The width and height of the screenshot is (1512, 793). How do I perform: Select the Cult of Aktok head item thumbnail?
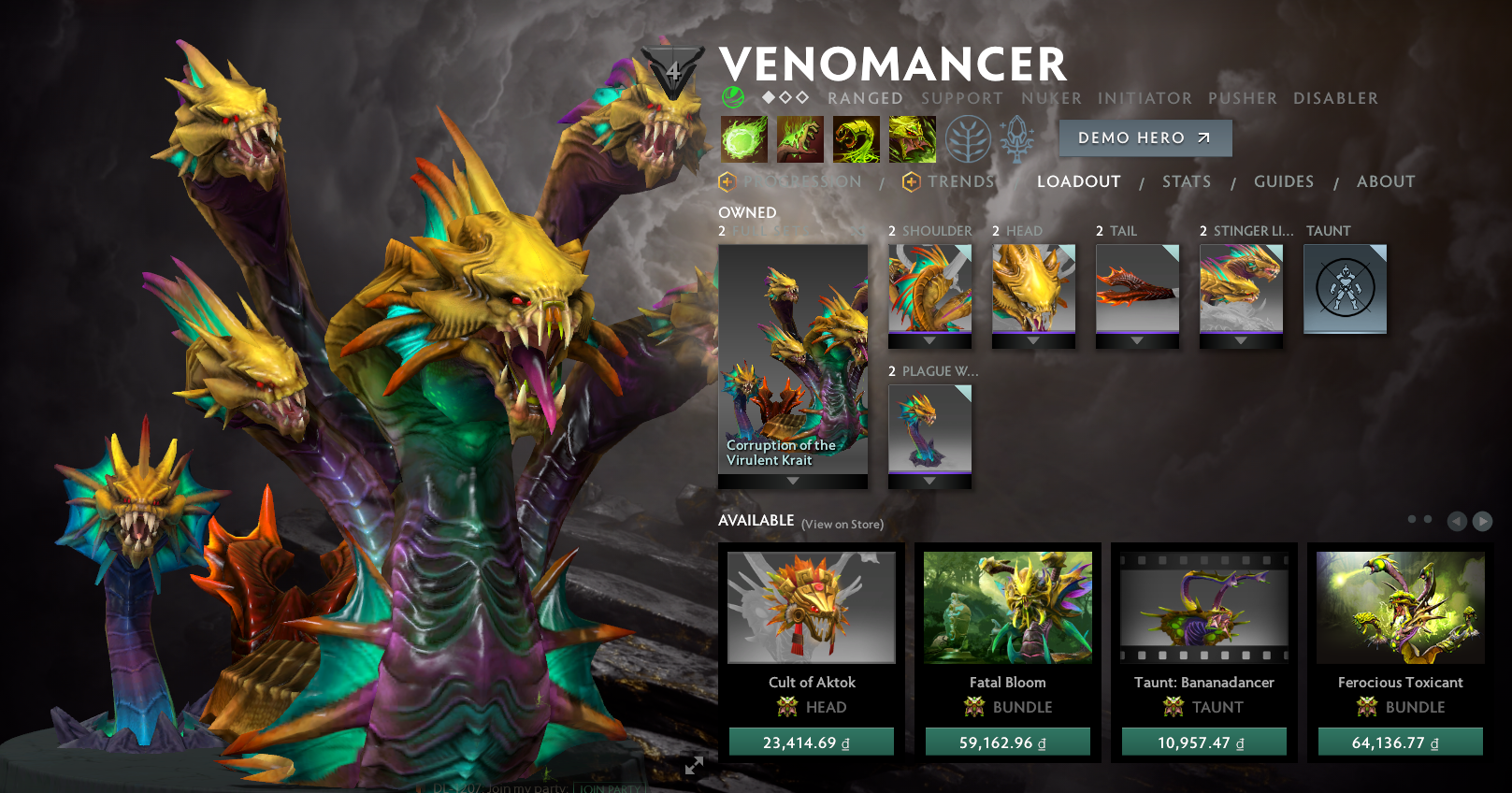point(812,608)
